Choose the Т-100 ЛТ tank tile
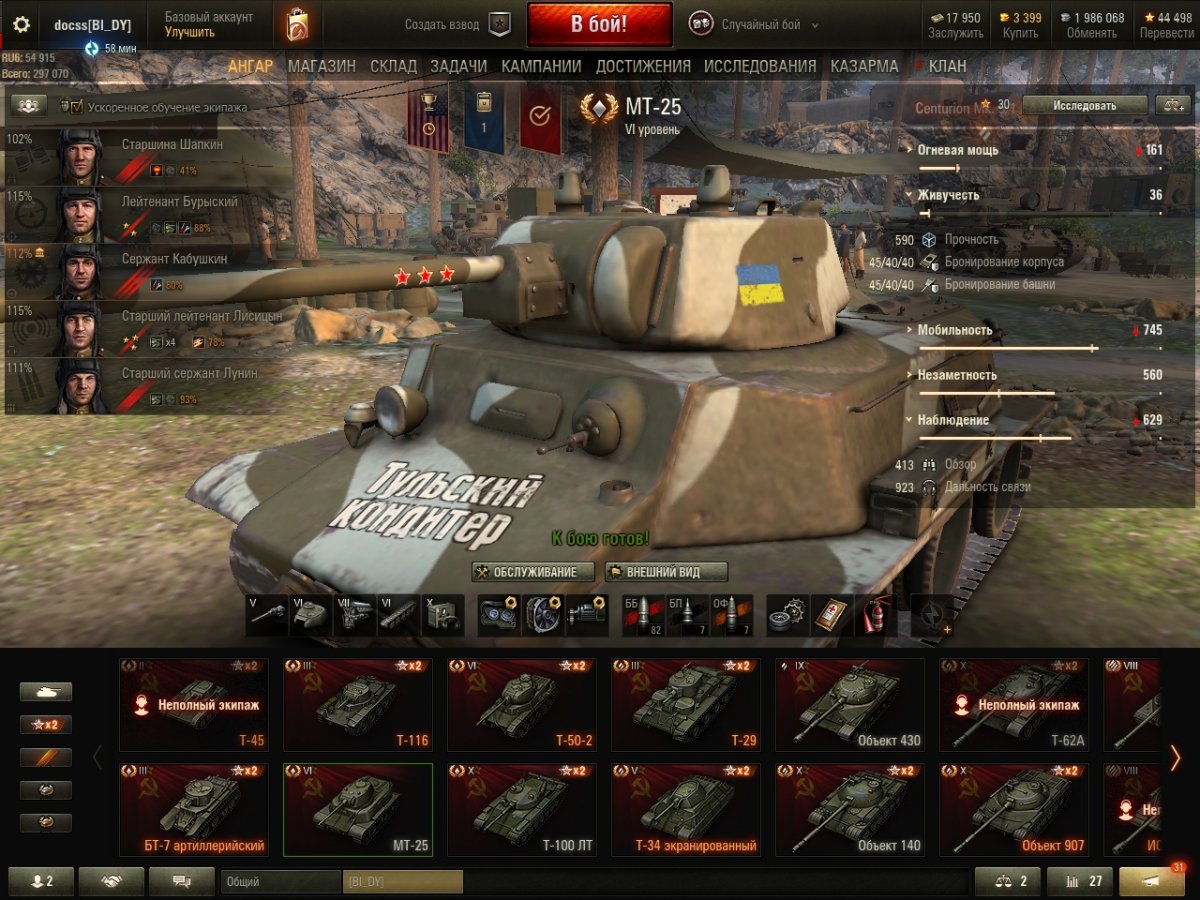This screenshot has height=900, width=1200. 521,811
